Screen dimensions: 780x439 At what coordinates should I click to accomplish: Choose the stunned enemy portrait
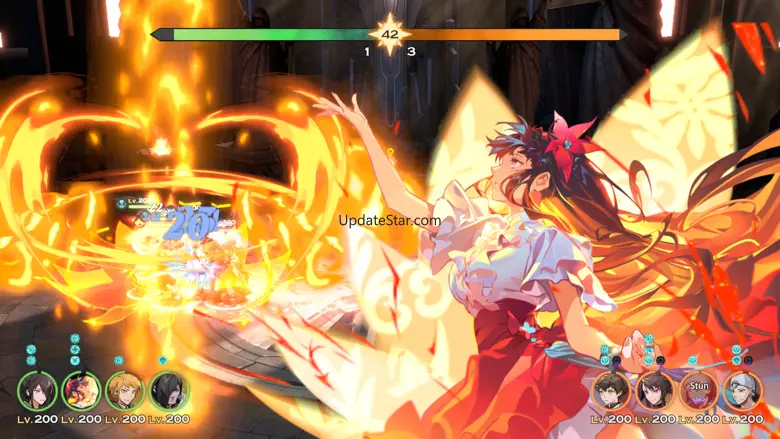click(698, 390)
